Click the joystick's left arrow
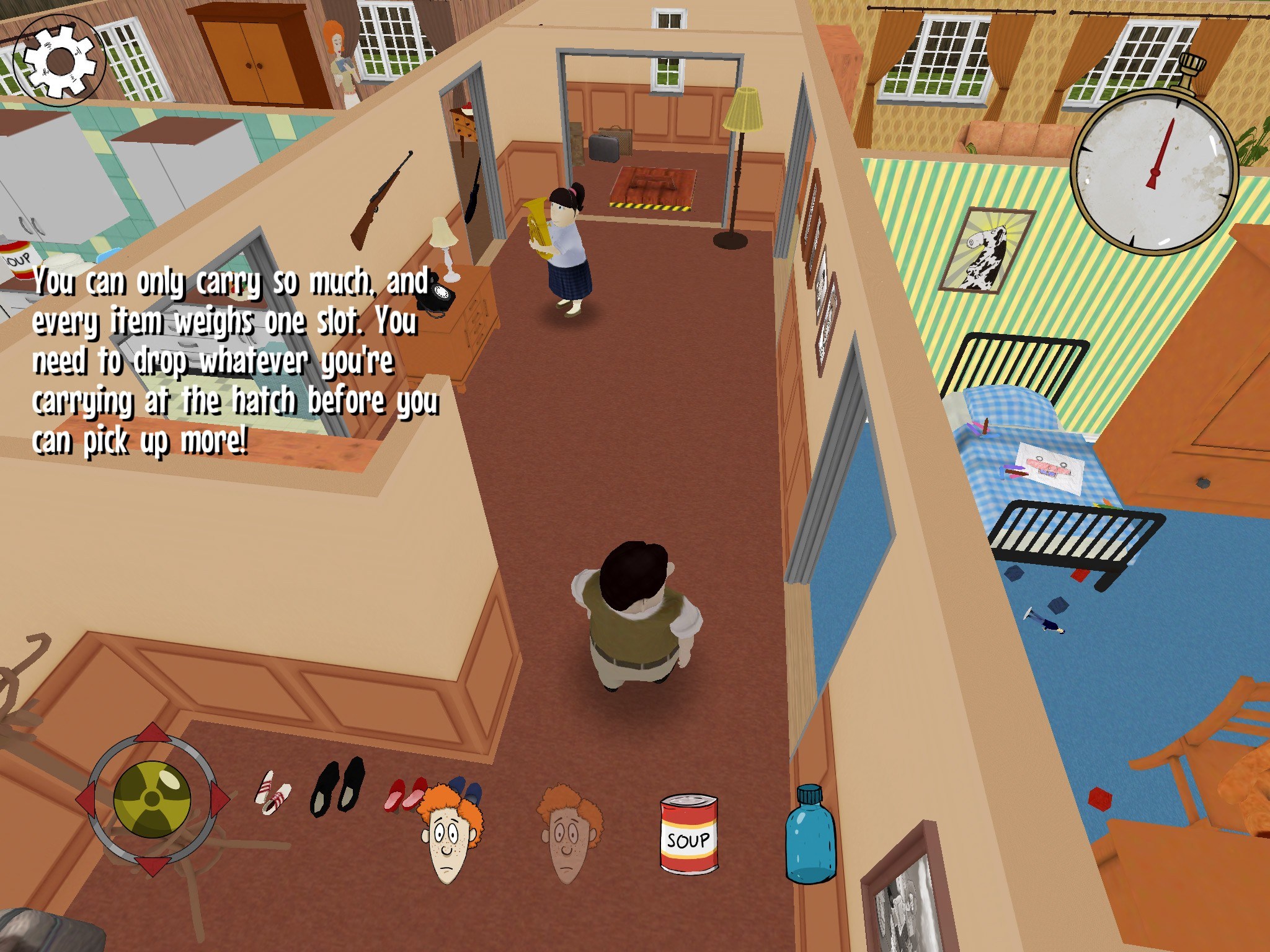 (x=86, y=799)
